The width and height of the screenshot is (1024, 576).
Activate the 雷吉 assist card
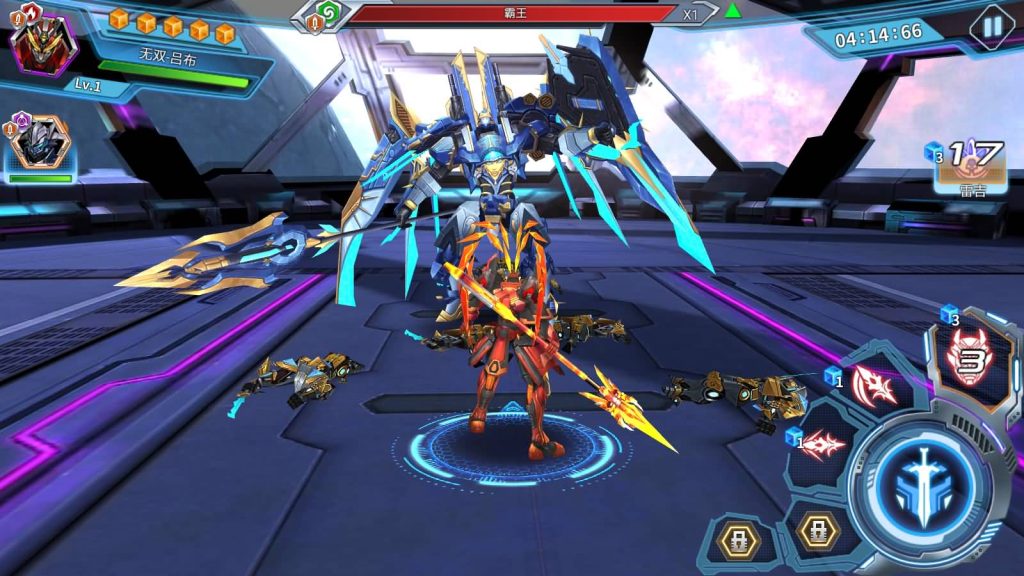pos(965,166)
